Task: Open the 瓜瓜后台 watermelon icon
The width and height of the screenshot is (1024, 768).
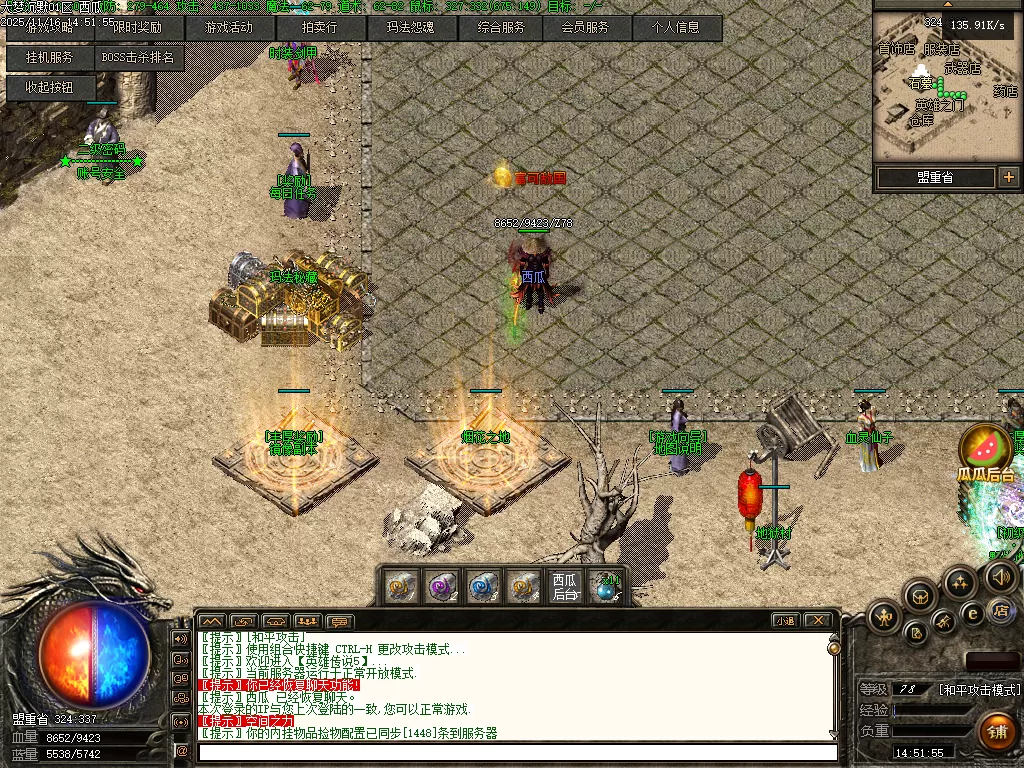Action: 985,448
